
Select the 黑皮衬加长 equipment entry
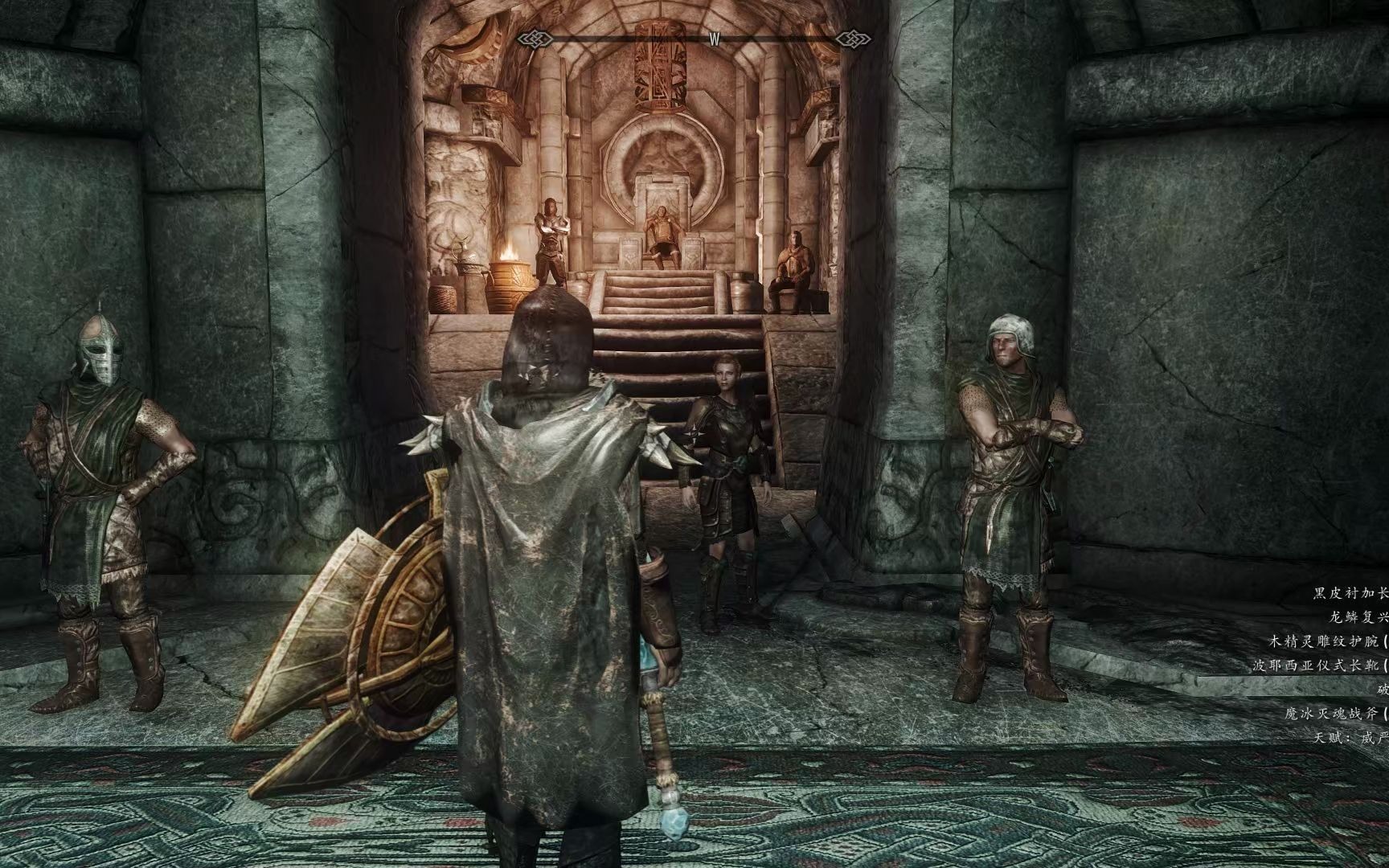(x=1350, y=594)
